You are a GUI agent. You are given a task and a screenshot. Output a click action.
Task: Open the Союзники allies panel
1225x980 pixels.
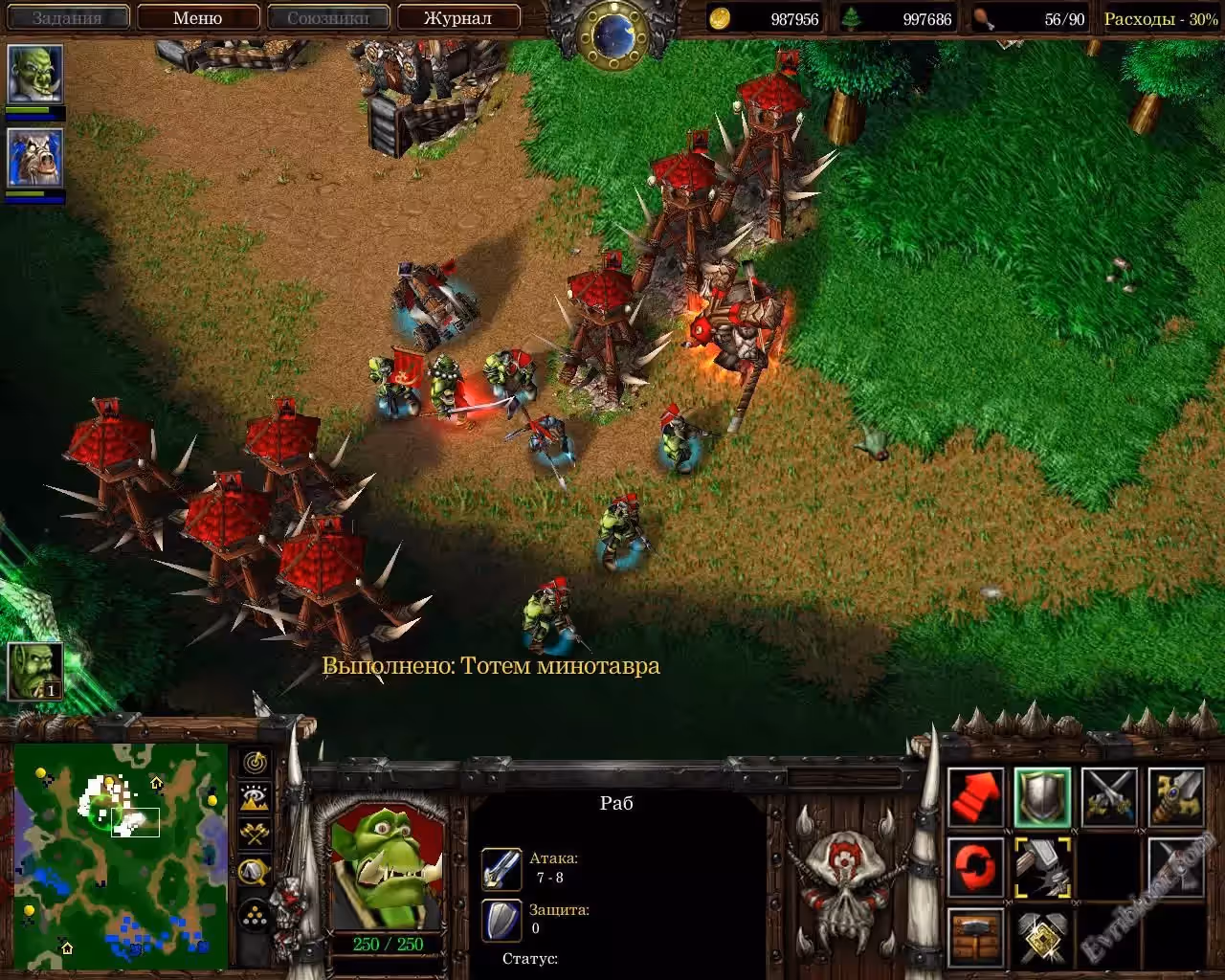328,17
